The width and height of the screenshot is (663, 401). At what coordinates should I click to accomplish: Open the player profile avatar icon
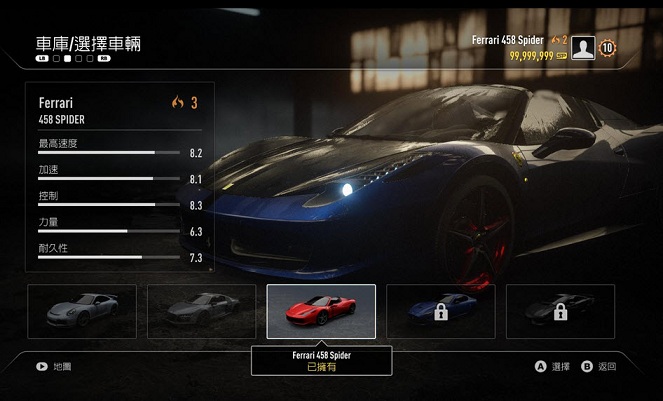pyautogui.click(x=583, y=48)
